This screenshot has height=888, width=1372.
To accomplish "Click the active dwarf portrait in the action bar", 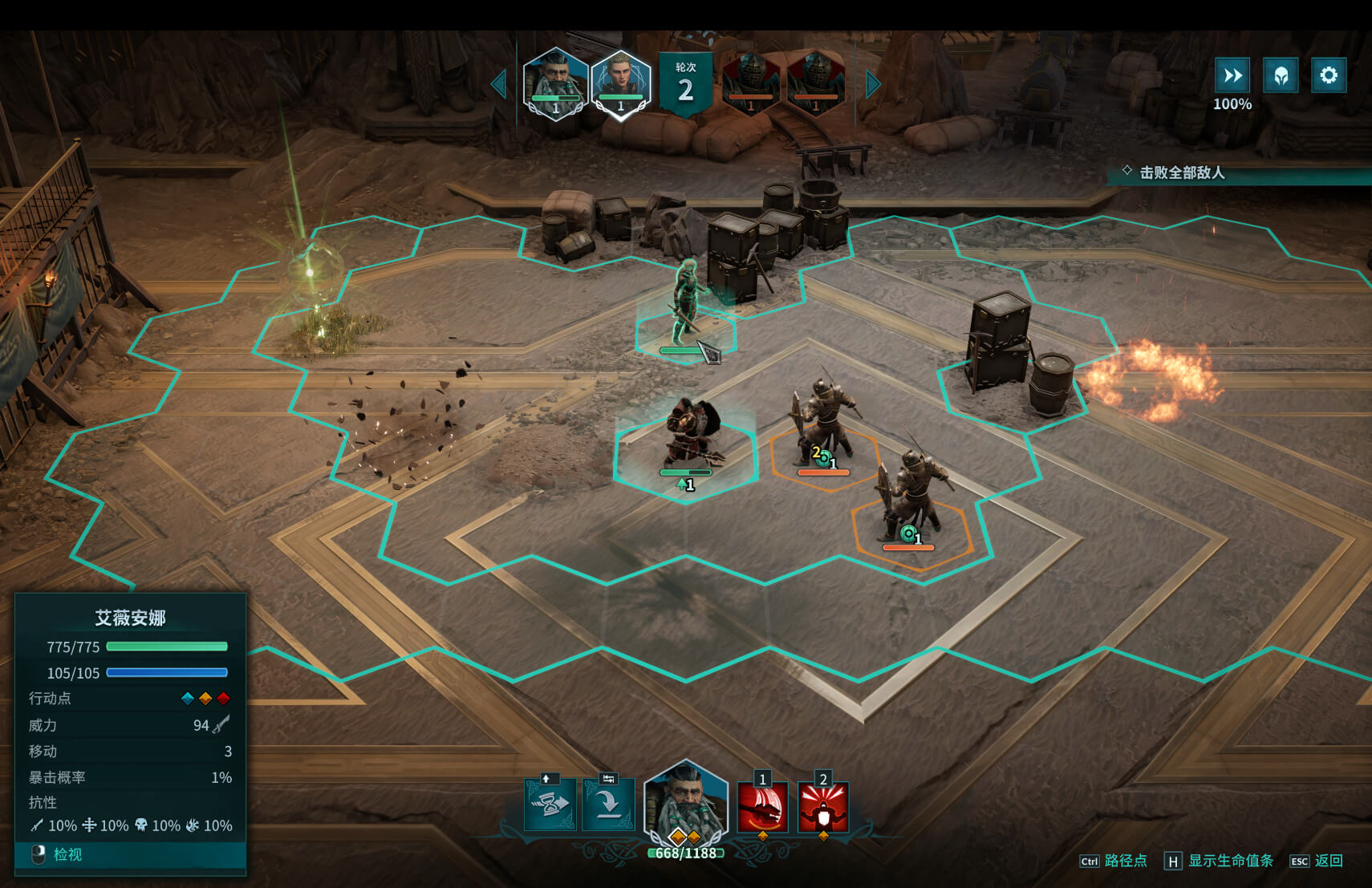I will pyautogui.click(x=685, y=805).
